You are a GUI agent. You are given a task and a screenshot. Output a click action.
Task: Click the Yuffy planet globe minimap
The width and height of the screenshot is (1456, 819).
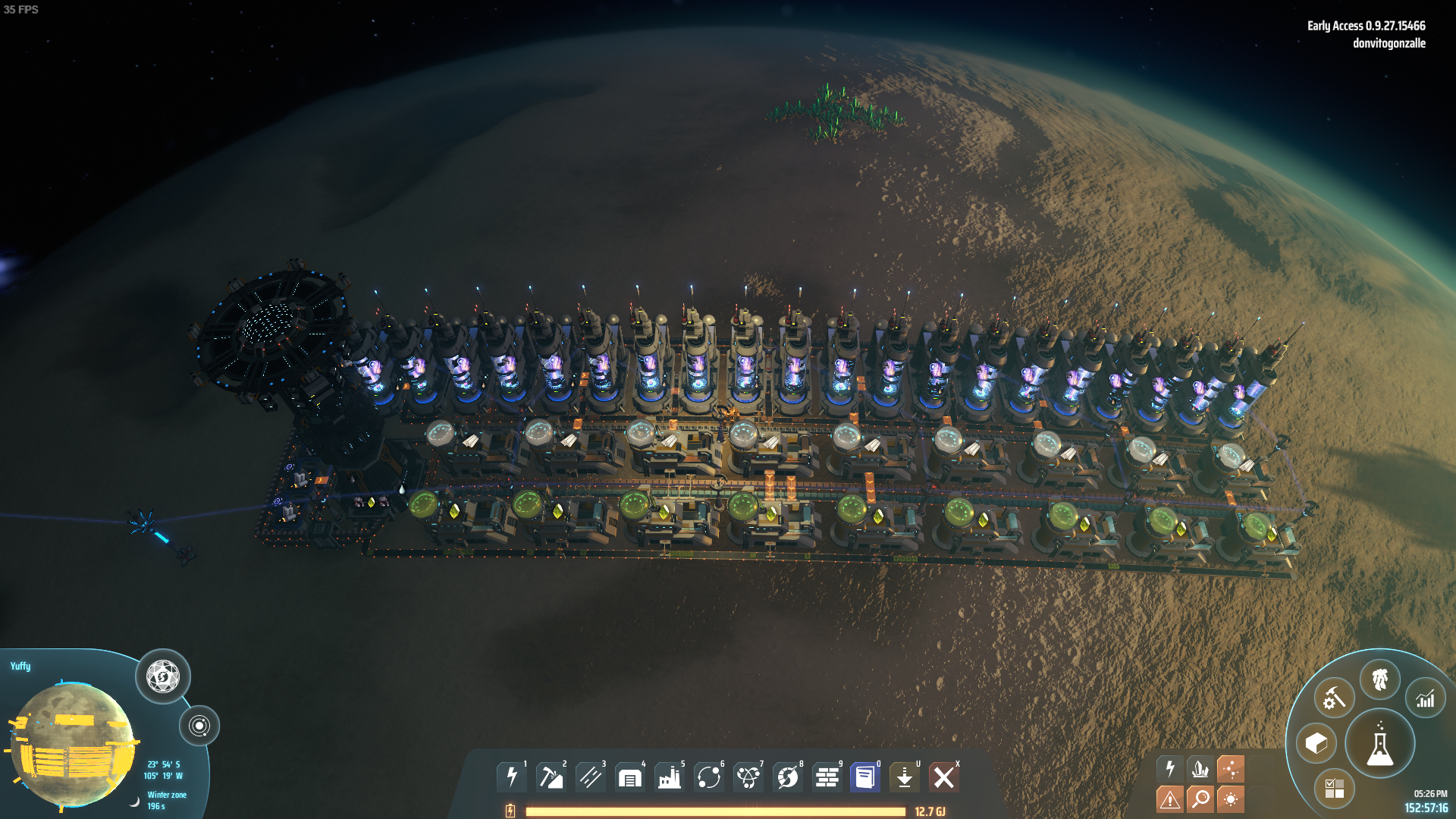click(x=74, y=744)
